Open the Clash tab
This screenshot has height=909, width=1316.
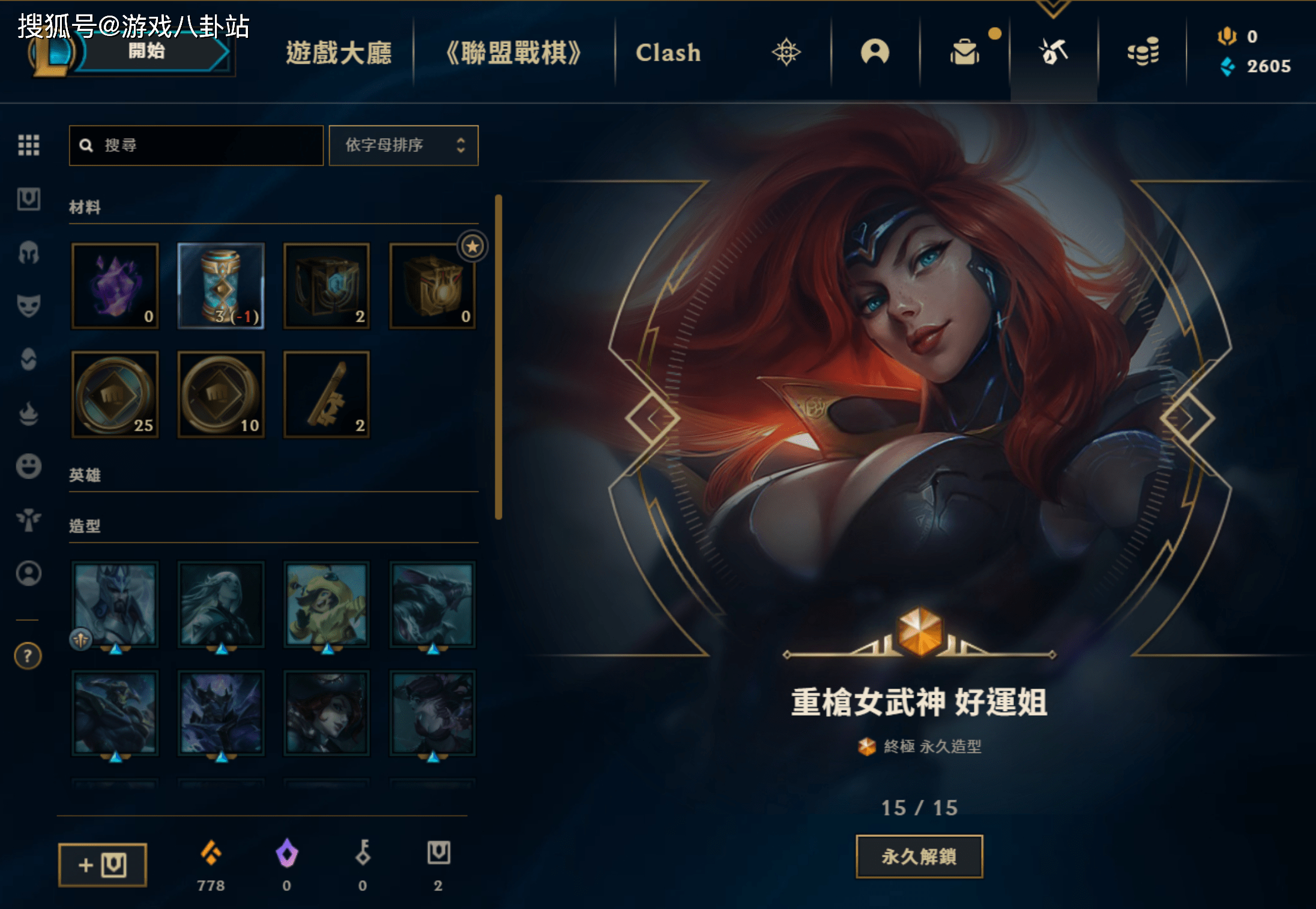(x=668, y=53)
